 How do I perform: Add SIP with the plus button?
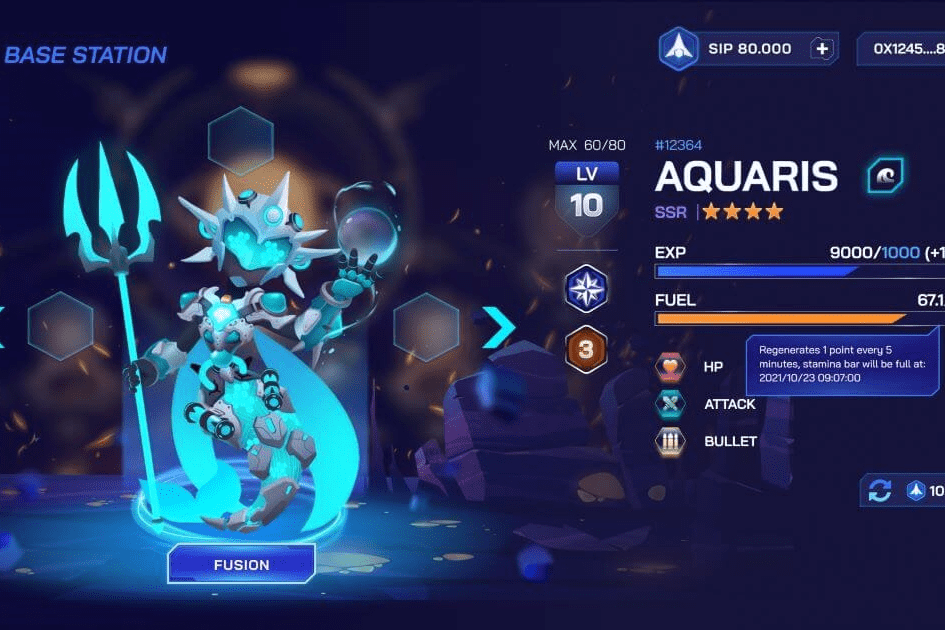(821, 49)
